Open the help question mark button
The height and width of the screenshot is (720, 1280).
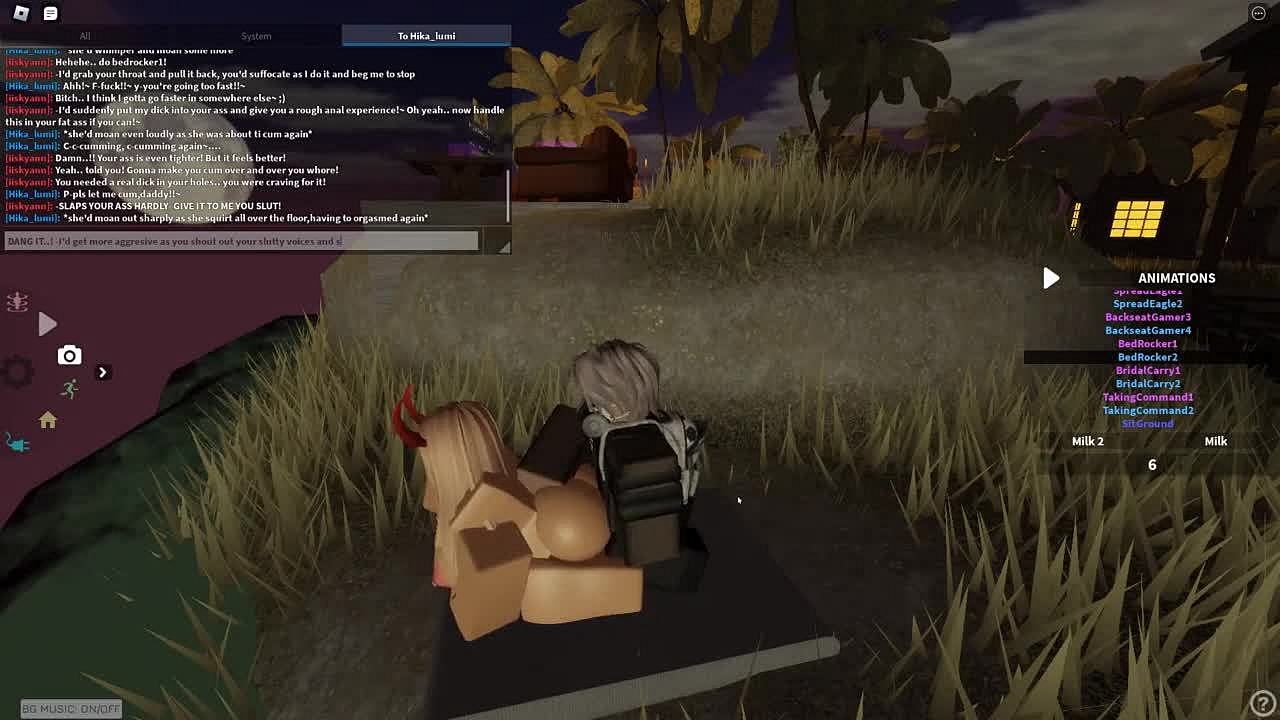(1262, 703)
